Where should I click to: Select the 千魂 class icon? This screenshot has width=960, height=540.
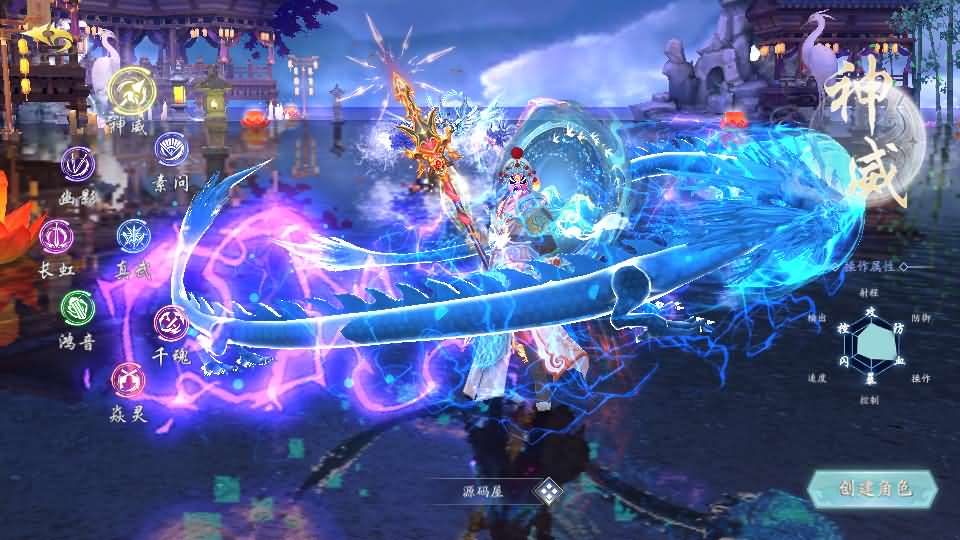pos(170,322)
